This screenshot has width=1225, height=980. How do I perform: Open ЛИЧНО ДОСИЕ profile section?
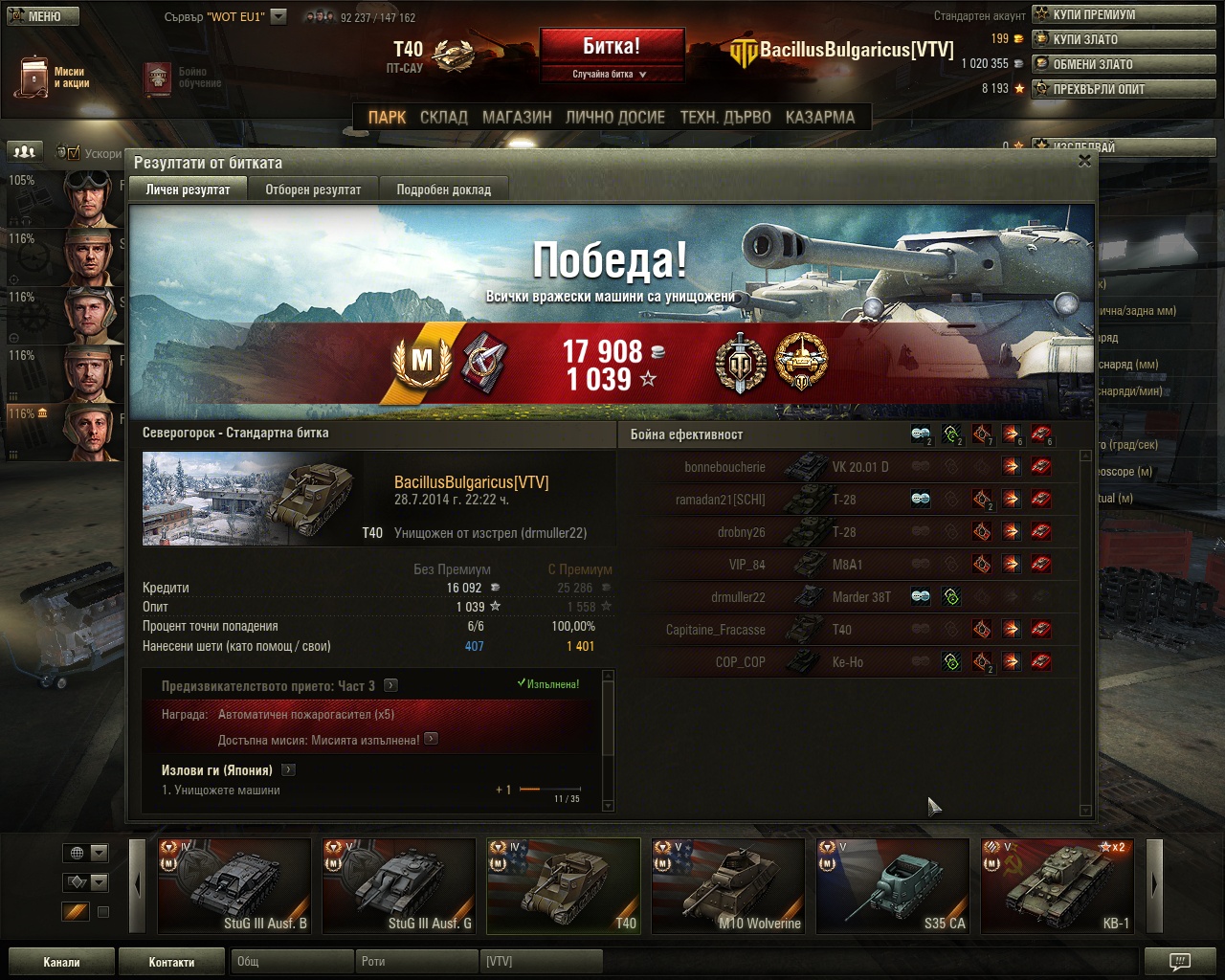point(614,117)
